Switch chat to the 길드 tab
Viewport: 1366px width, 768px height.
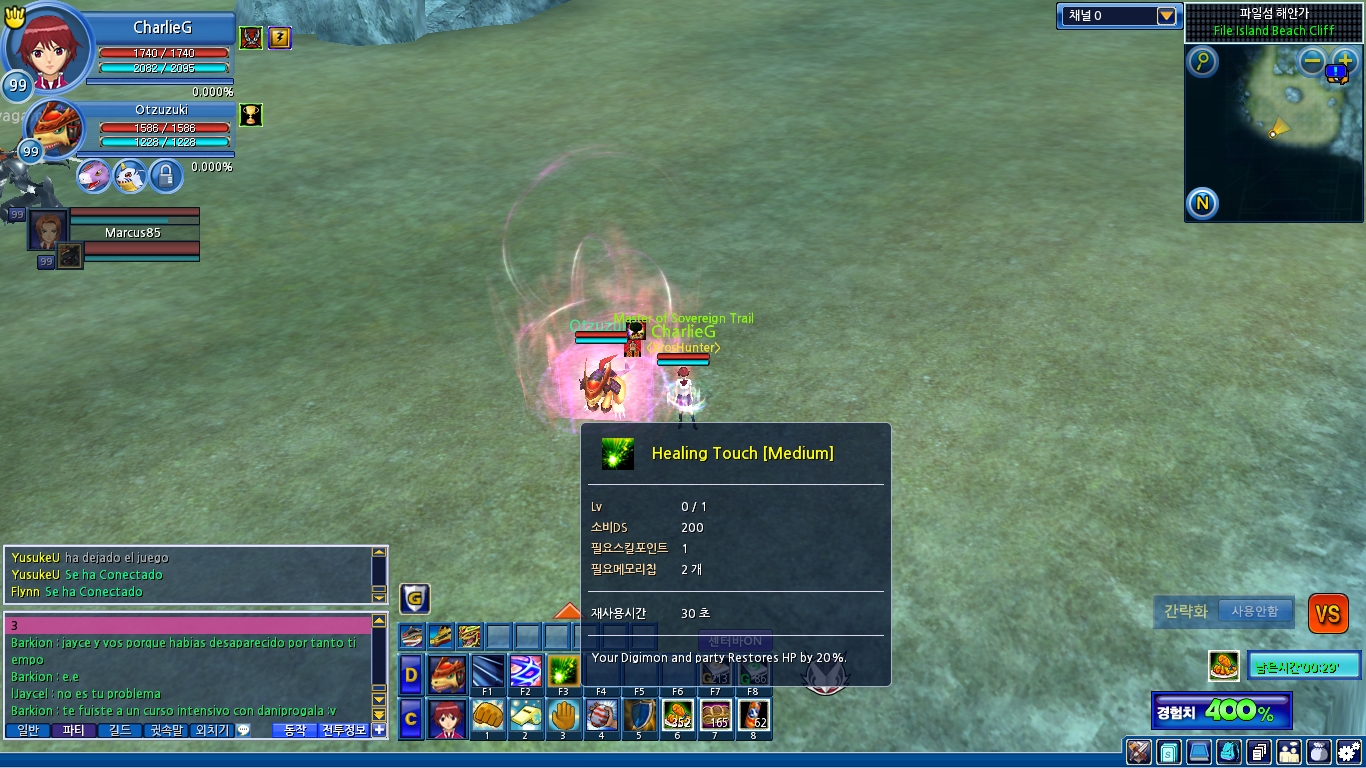(x=119, y=731)
